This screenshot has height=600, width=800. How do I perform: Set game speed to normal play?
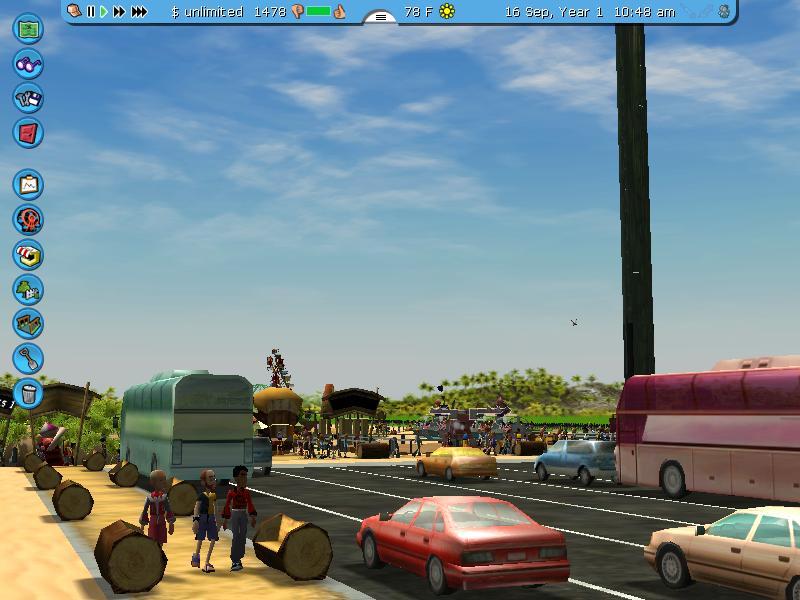(104, 12)
